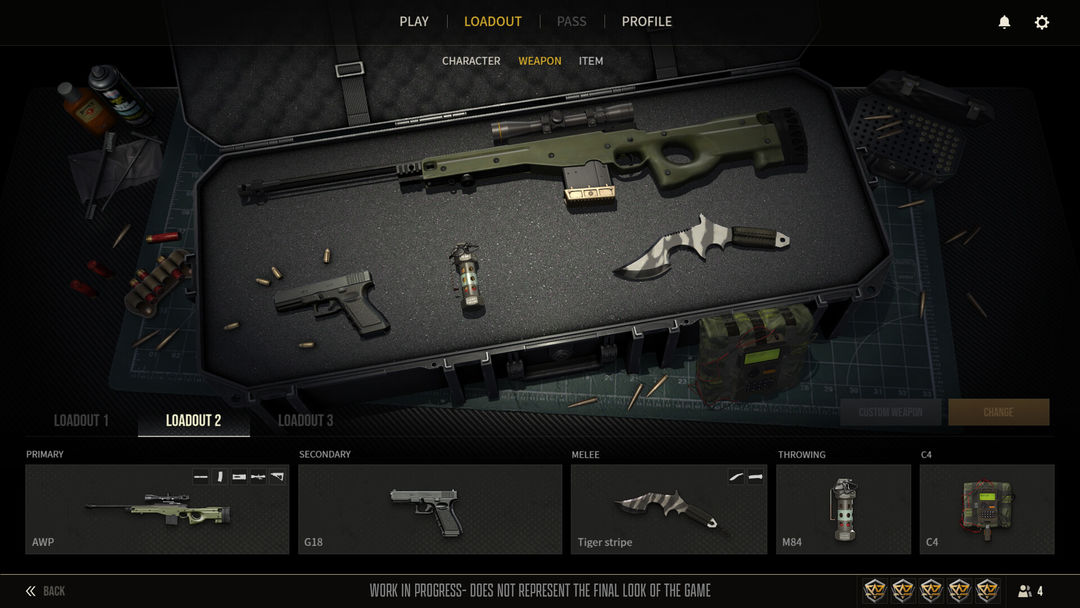Switch to the Character tab
The width and height of the screenshot is (1080, 608).
point(471,61)
